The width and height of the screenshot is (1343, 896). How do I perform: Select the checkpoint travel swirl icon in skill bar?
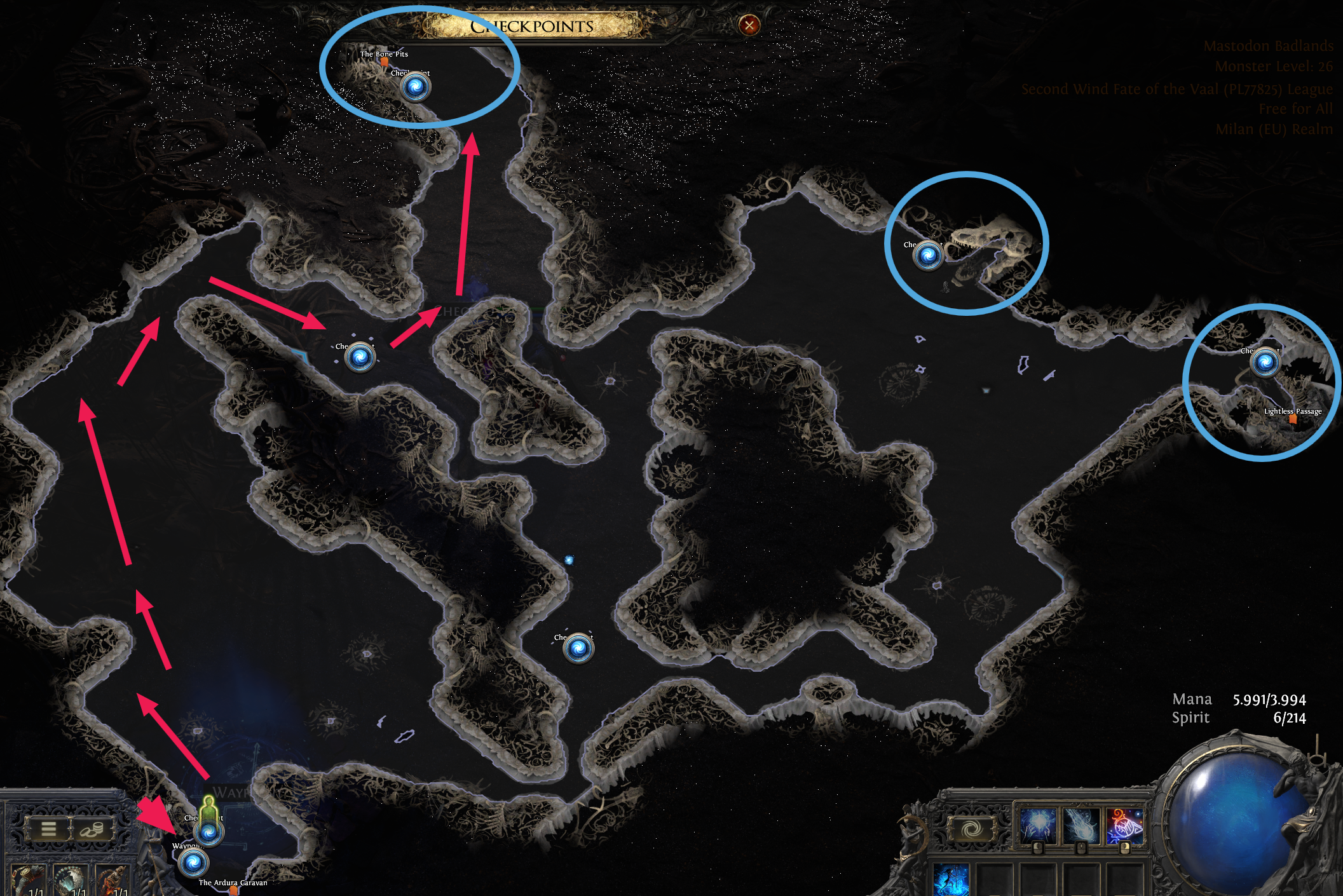click(x=971, y=827)
